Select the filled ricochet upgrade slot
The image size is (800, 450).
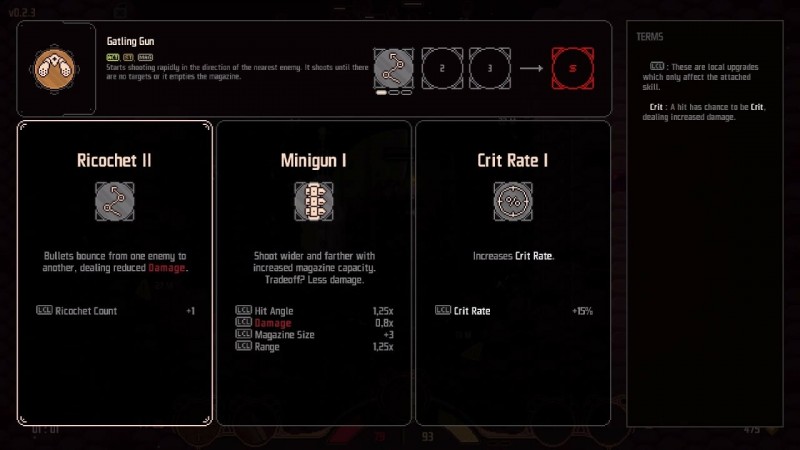pyautogui.click(x=393, y=68)
